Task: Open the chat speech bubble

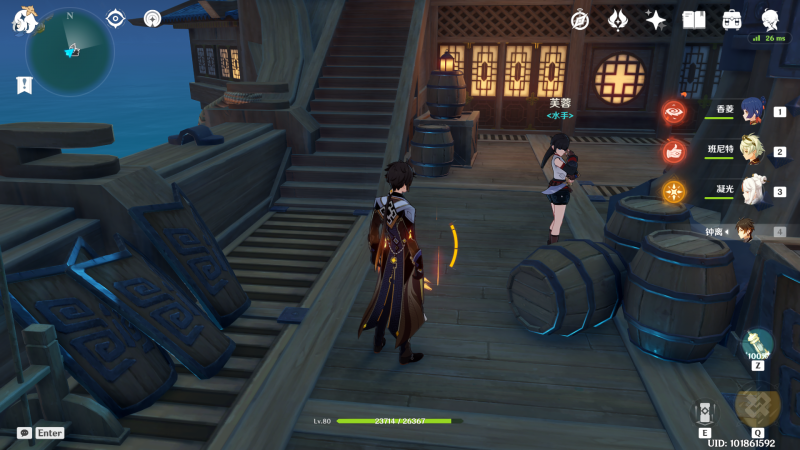Action: (x=24, y=433)
